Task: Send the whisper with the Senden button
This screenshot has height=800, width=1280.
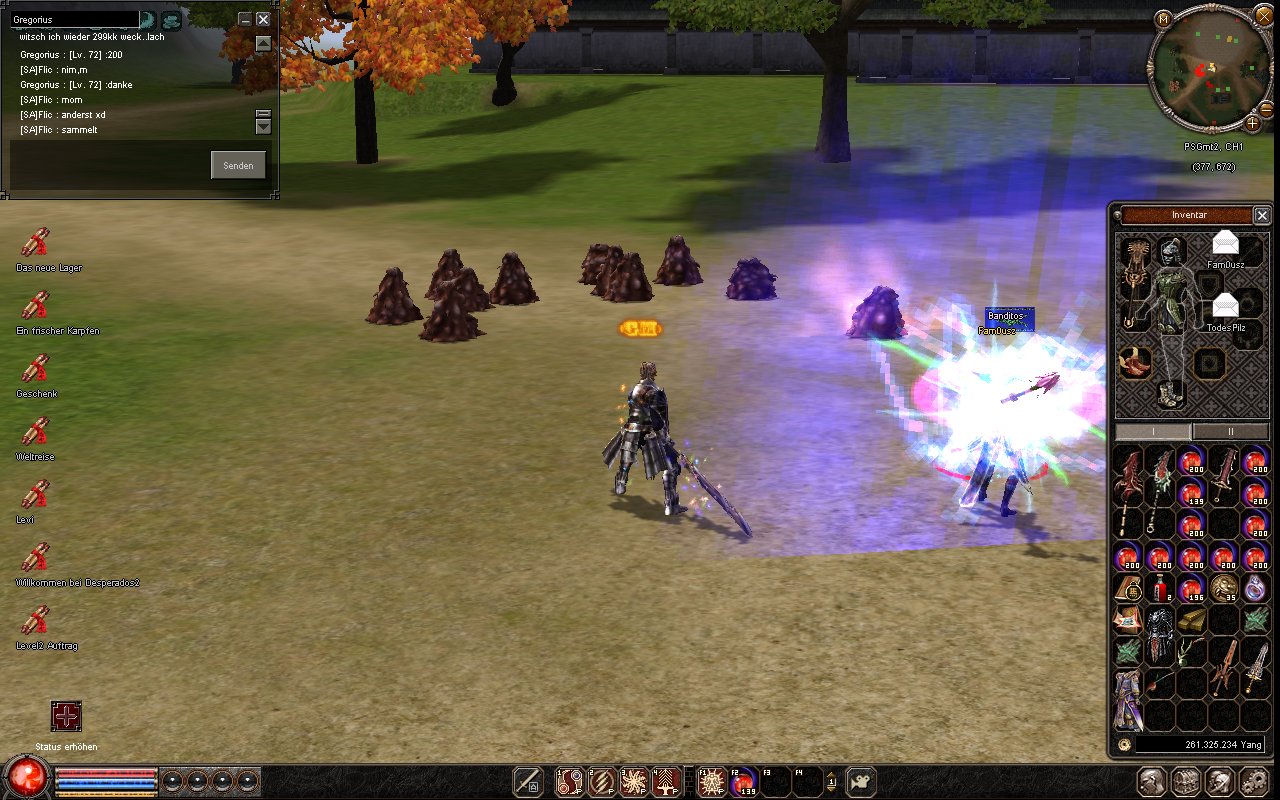Action: point(238,165)
